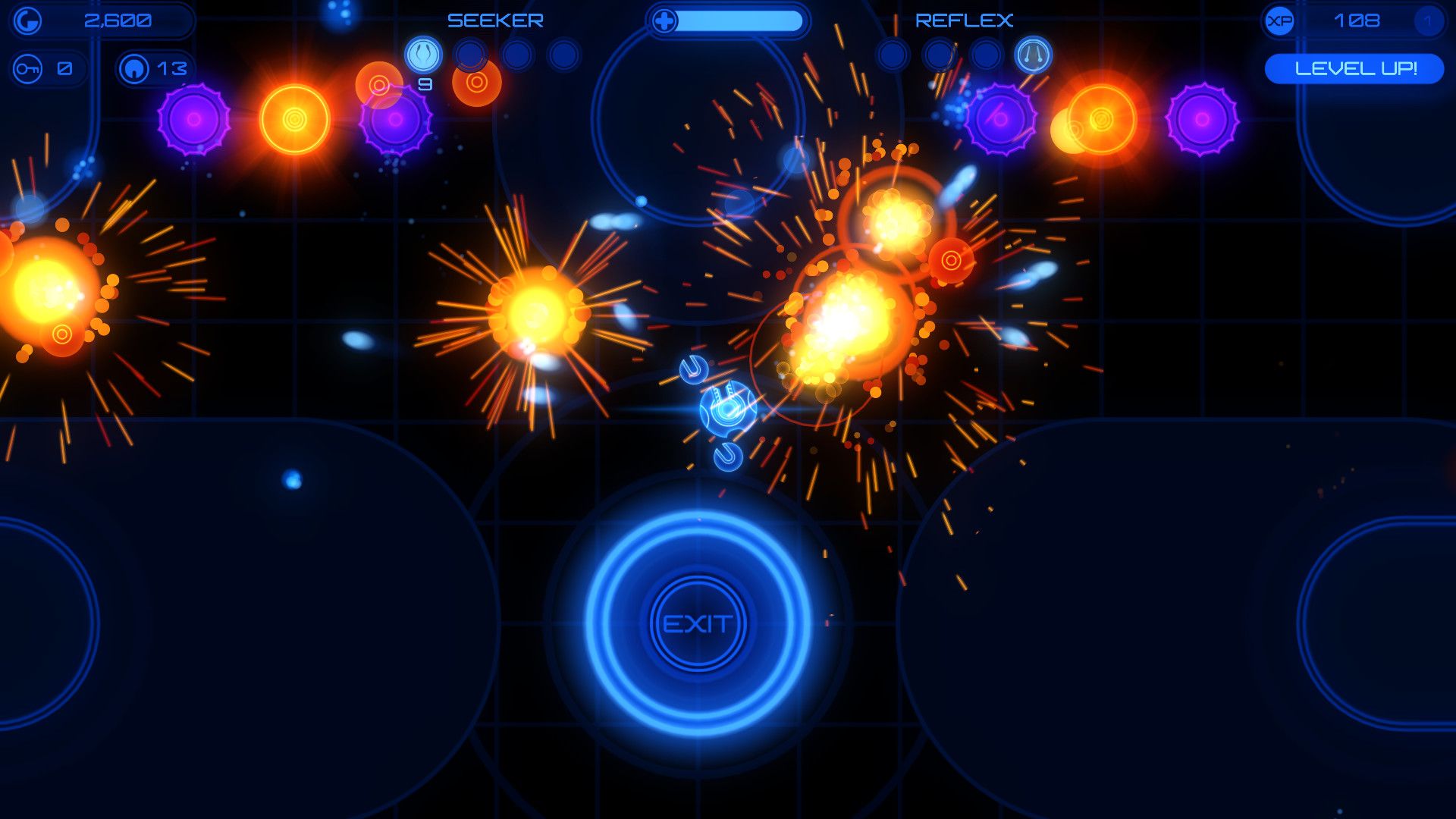Toggle the rightmost empty Seeker upgrade slot
Viewport: 1456px width, 819px height.
point(565,53)
